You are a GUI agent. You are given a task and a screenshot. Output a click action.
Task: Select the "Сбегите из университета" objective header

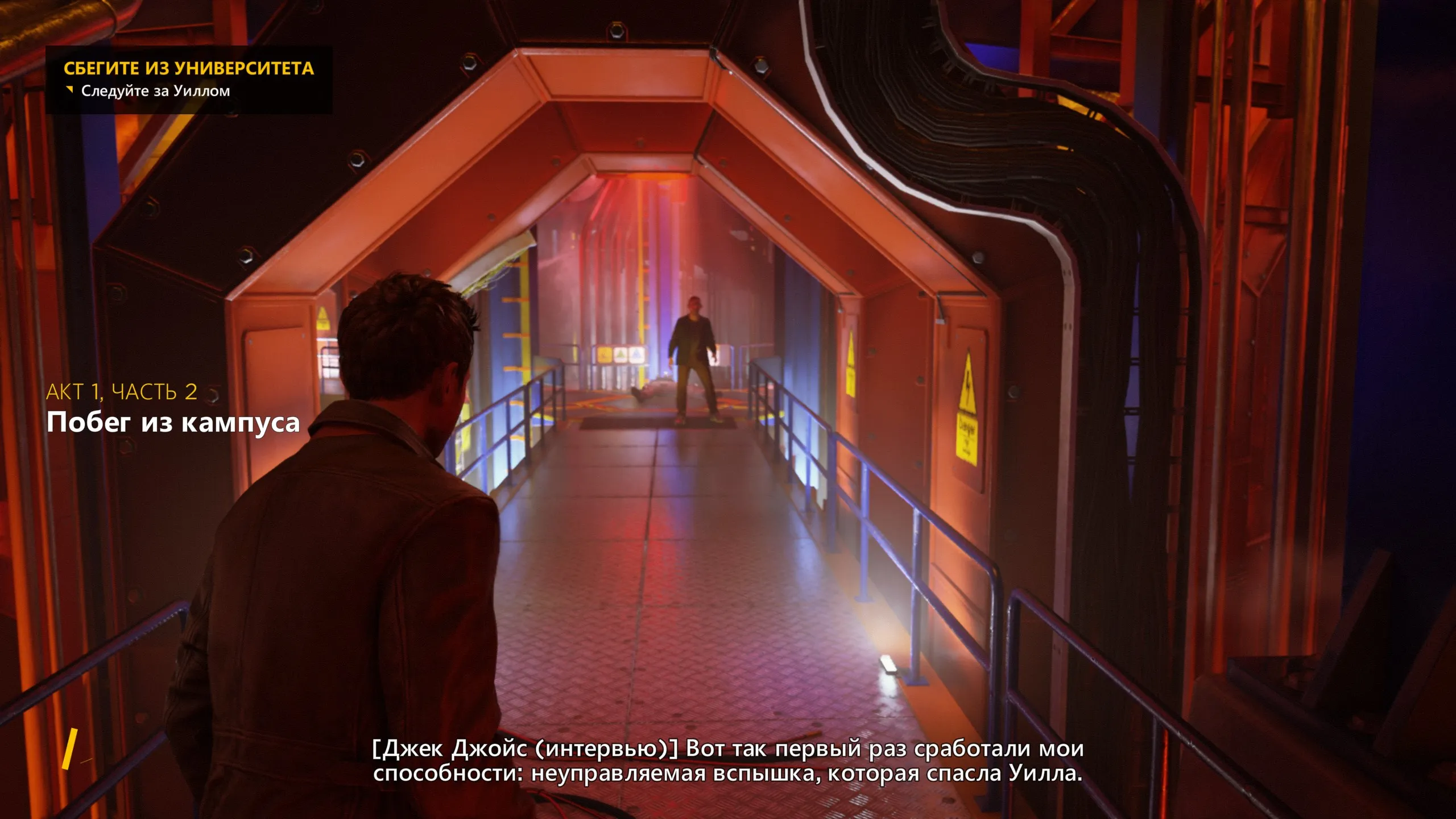(x=188, y=68)
